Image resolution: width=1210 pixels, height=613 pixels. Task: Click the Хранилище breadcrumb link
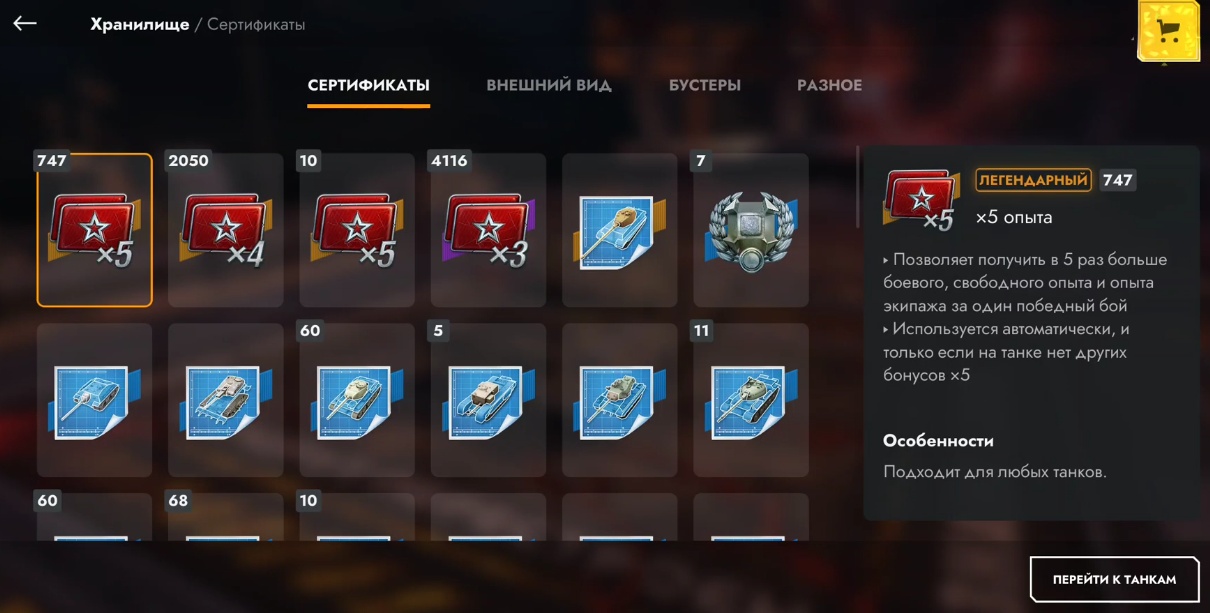click(139, 24)
